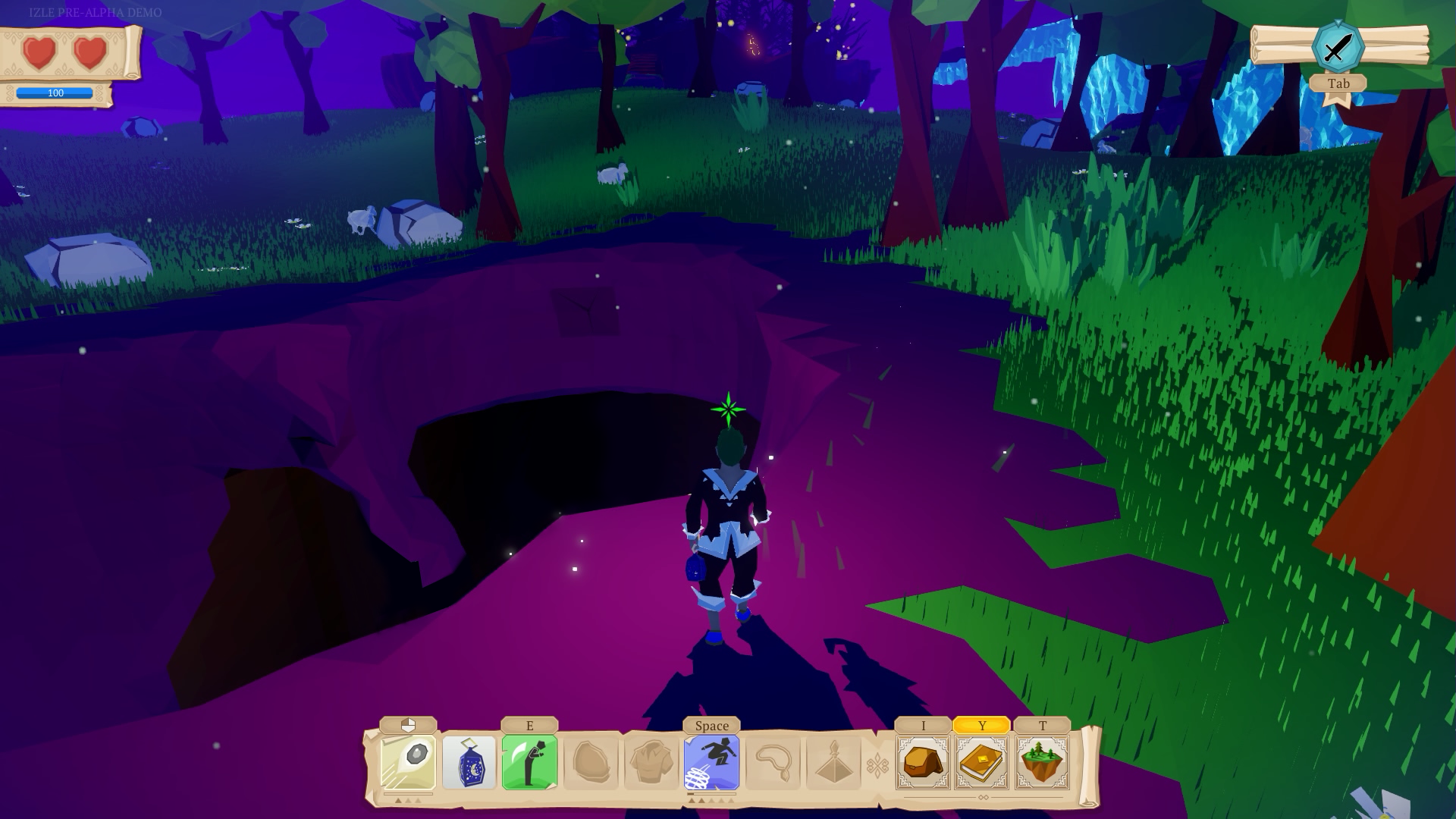Open the brown satchel inventory
1456x819 pixels.
point(923,762)
